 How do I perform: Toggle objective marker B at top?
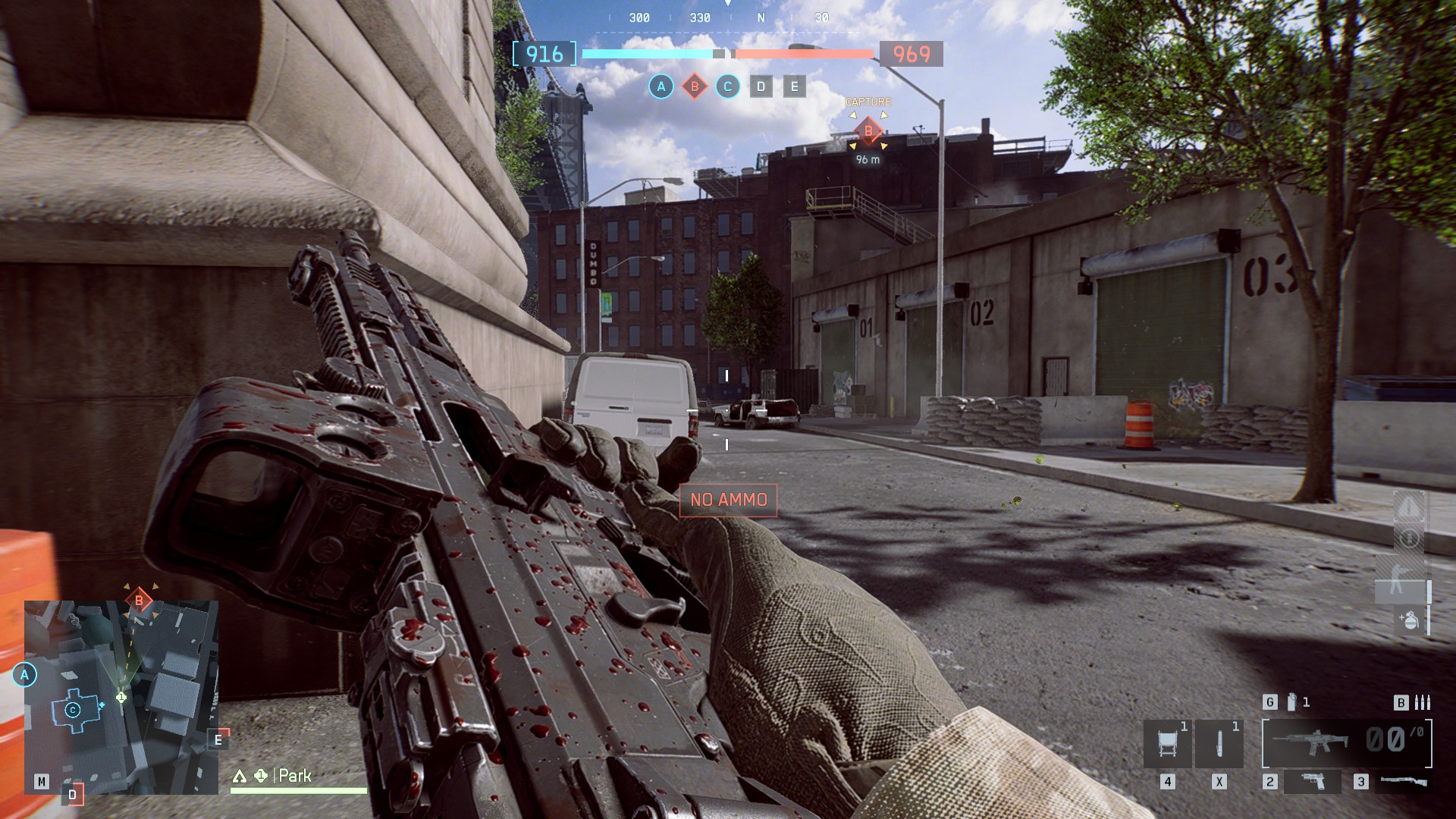[694, 86]
